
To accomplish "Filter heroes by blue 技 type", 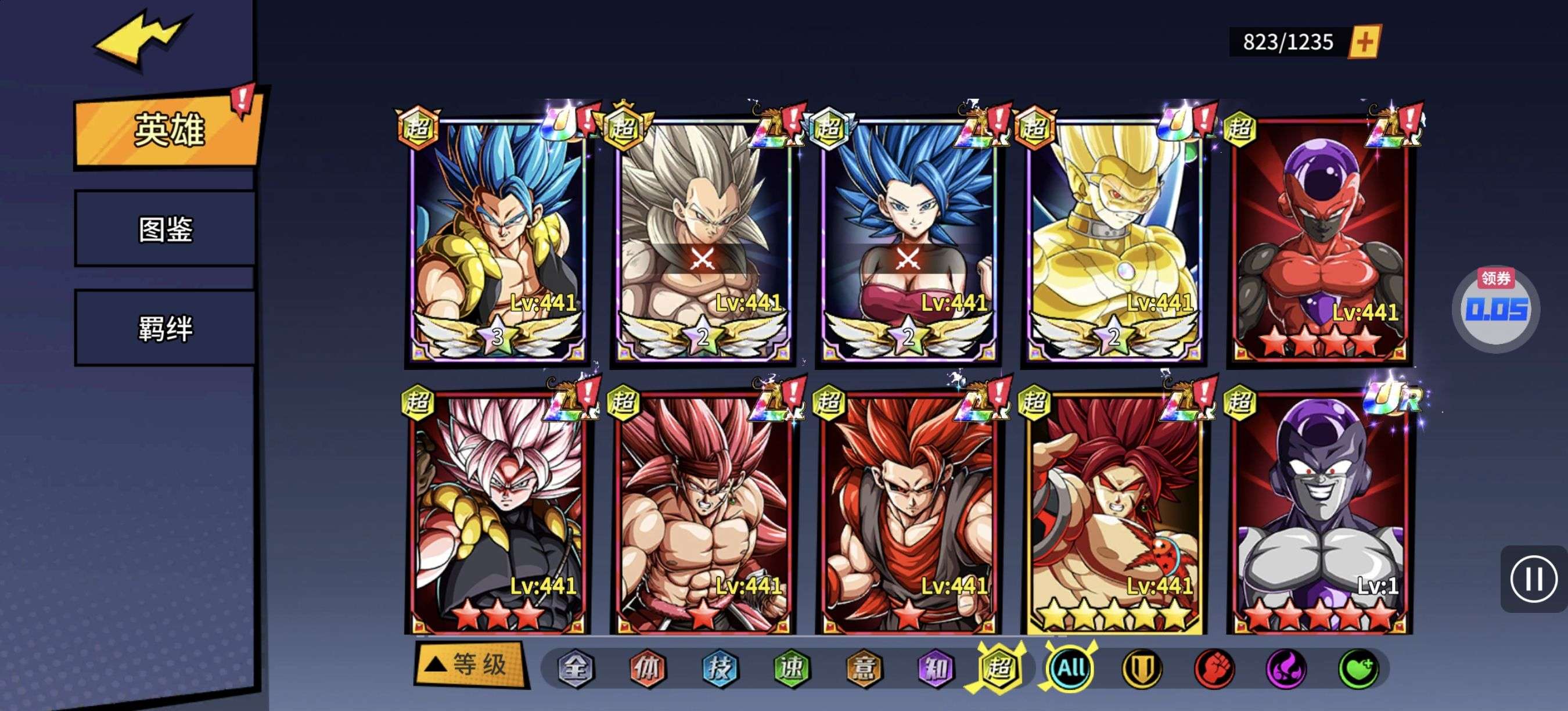I will pos(720,669).
